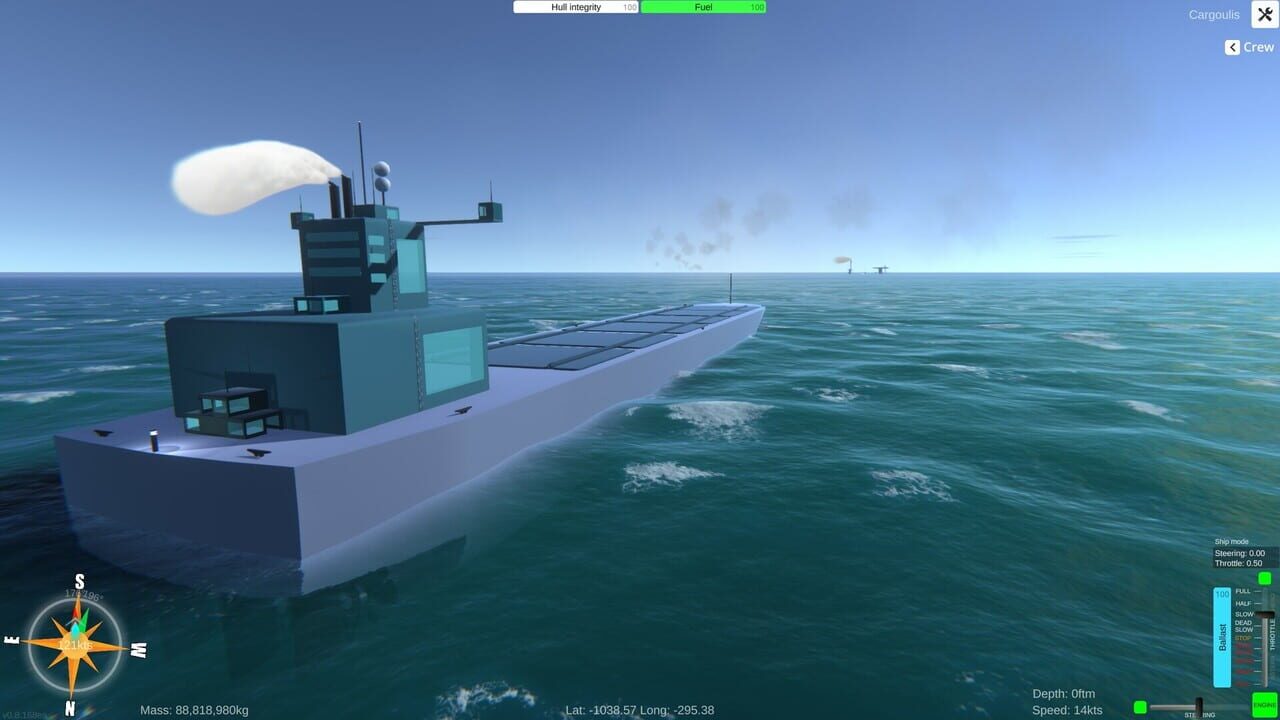Toggle the green switch above the throttle
This screenshot has width=1280, height=720.
pyautogui.click(x=1264, y=578)
